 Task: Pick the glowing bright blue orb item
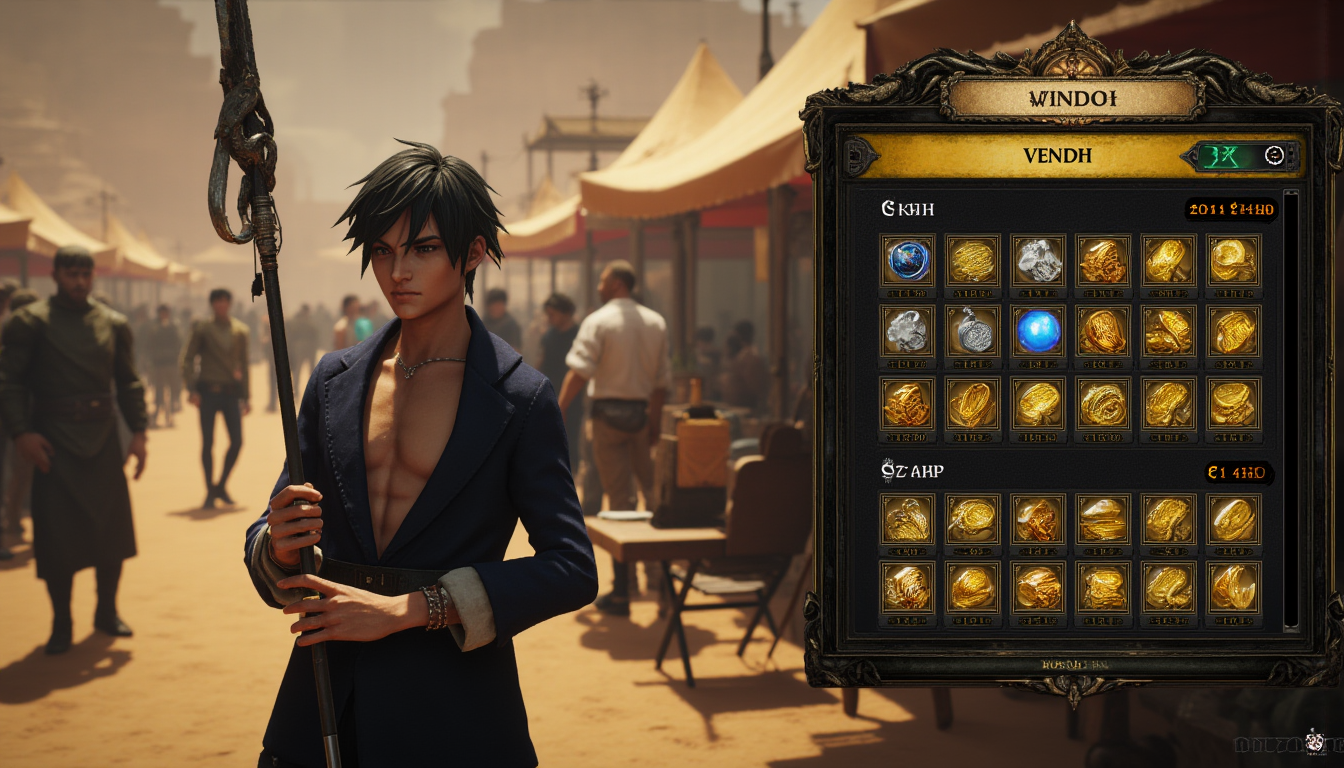click(x=1037, y=331)
